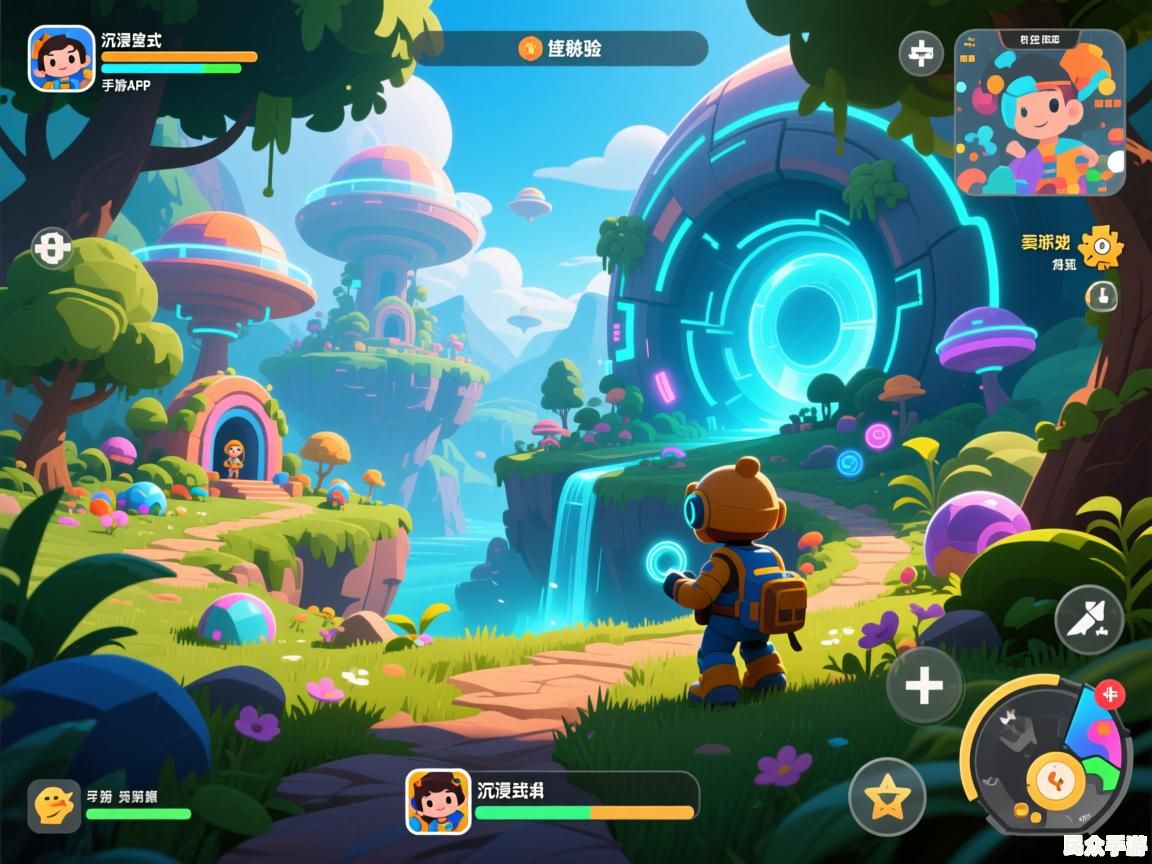The height and width of the screenshot is (864, 1152).
Task: Tap the red badge on the skill wheel
Action: (1109, 693)
